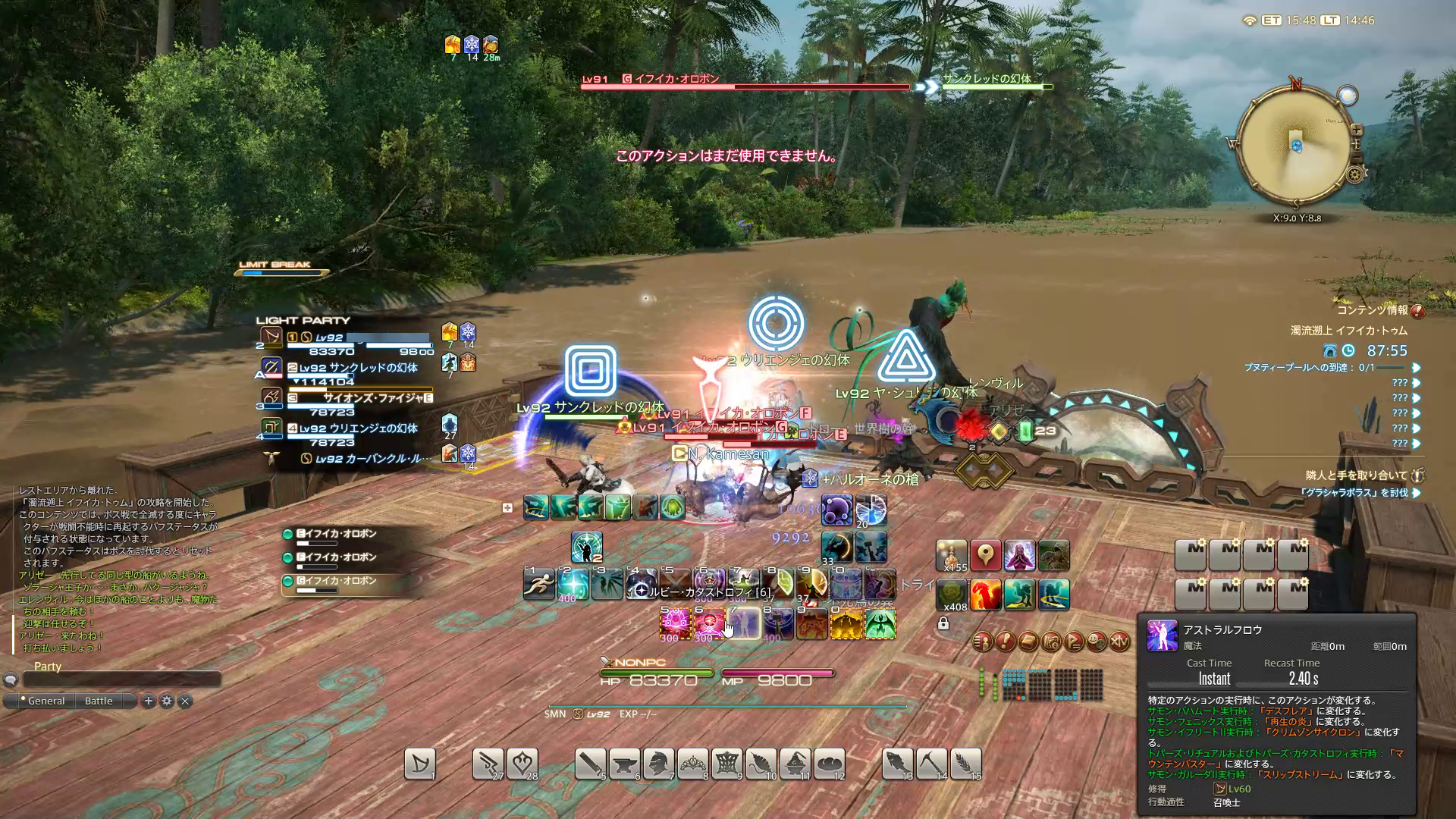Screen dimensions: 1456x819
Task: Select party member ウリエンジェの幻体
Action: [356, 429]
